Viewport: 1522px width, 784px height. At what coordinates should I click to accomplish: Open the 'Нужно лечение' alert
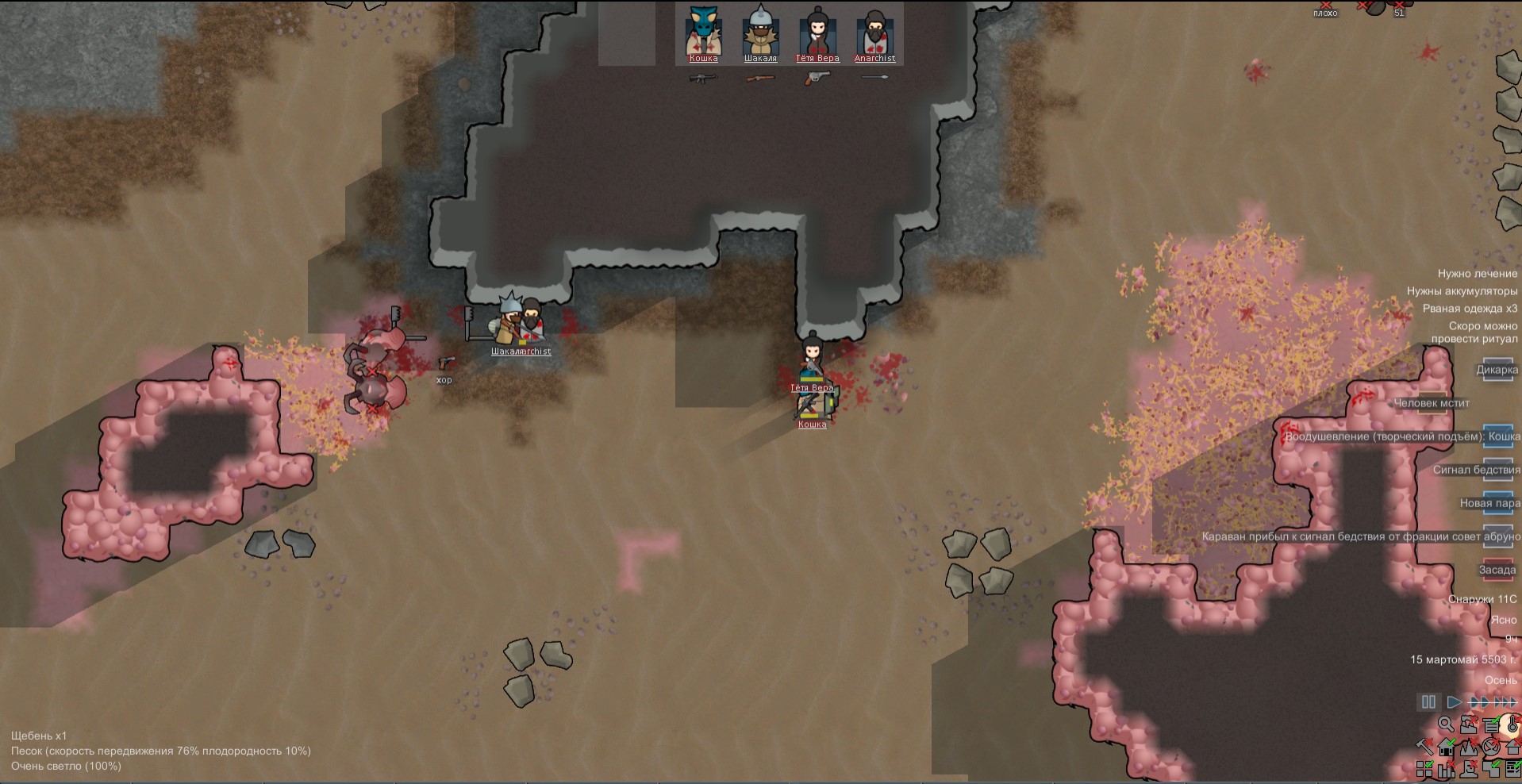click(x=1477, y=274)
